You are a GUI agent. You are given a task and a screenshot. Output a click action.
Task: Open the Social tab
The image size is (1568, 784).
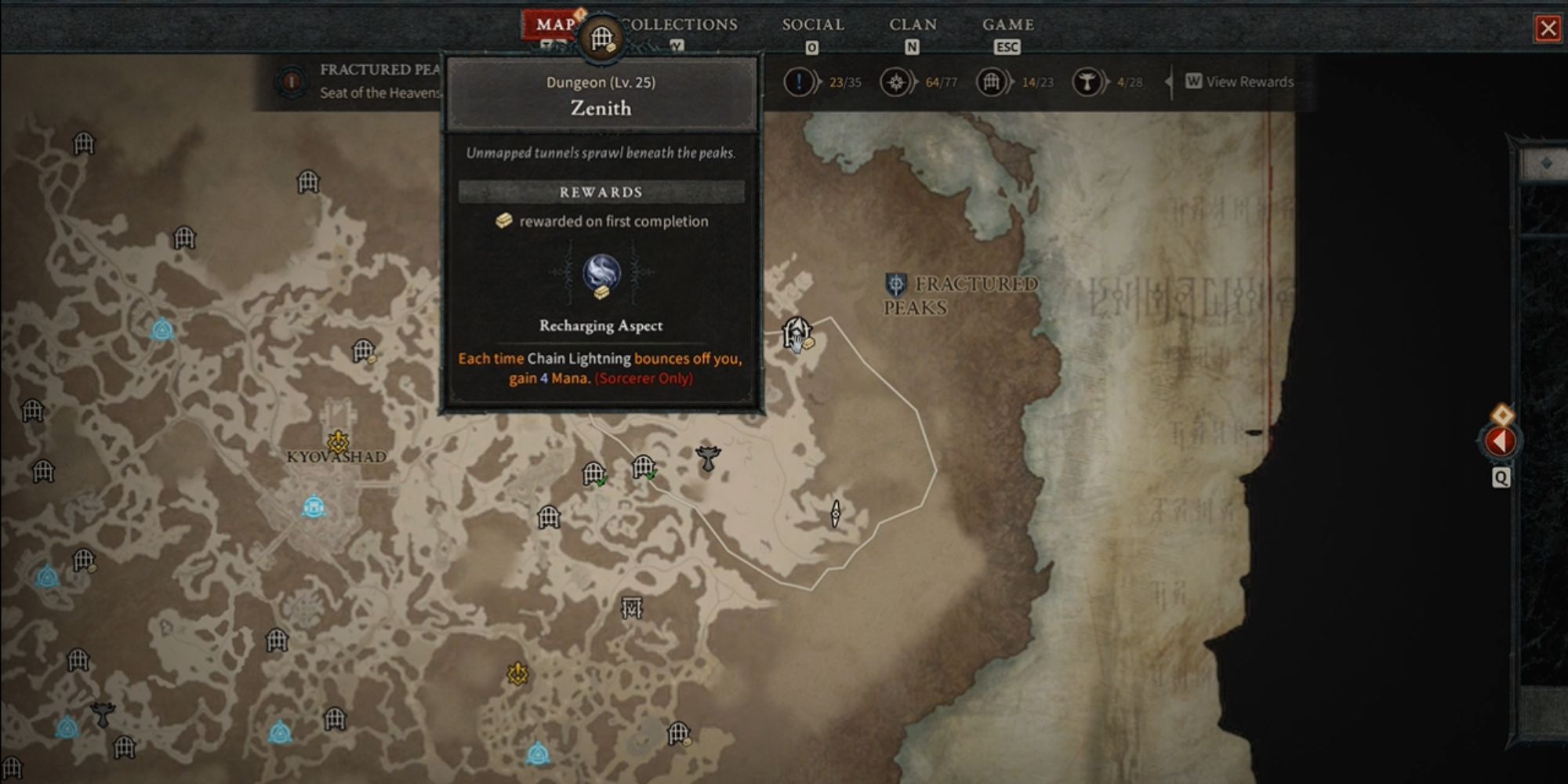[x=812, y=24]
